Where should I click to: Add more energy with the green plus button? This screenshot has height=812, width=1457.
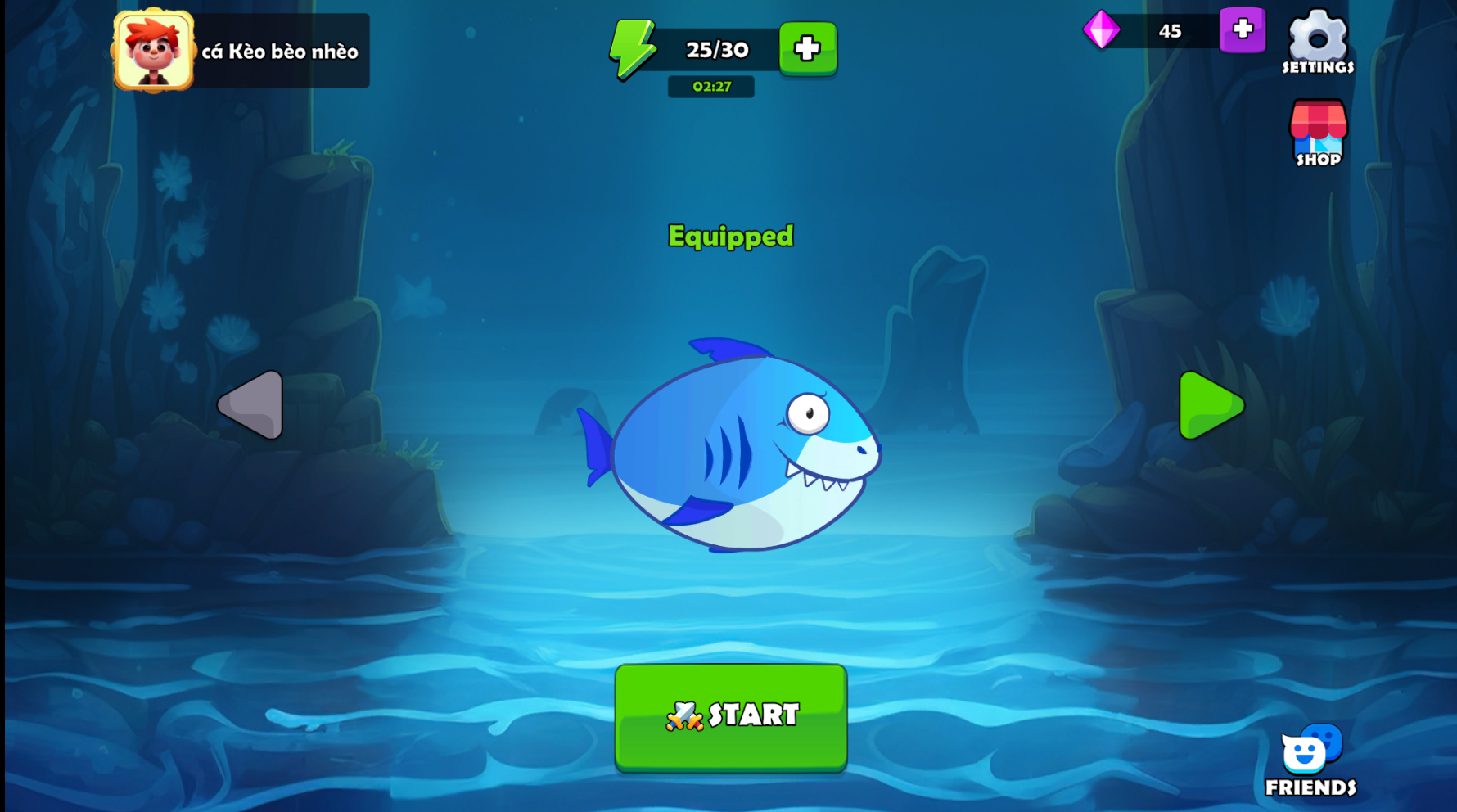coord(808,48)
